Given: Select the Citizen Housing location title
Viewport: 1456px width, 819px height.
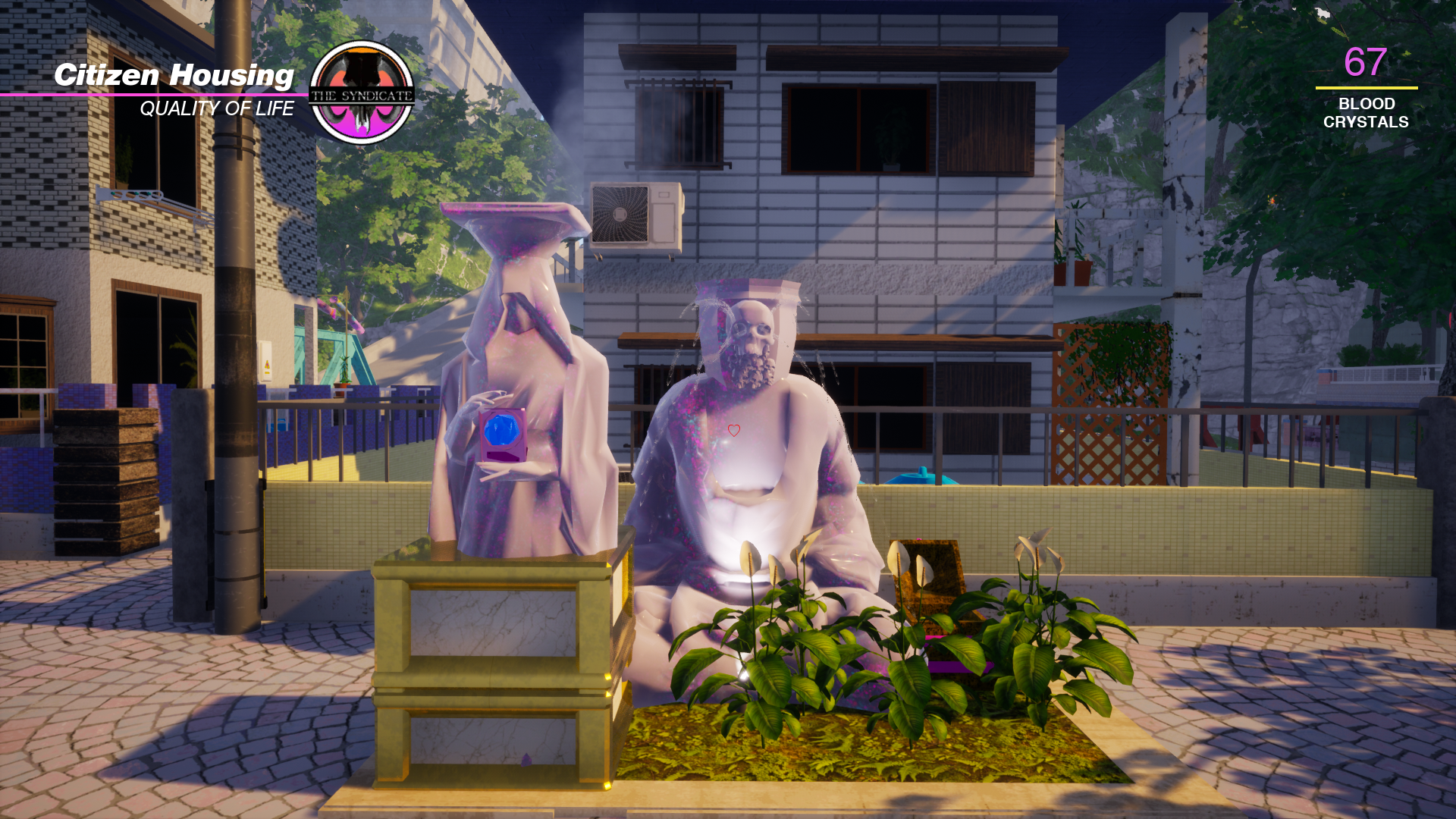Looking at the screenshot, I should click(174, 75).
